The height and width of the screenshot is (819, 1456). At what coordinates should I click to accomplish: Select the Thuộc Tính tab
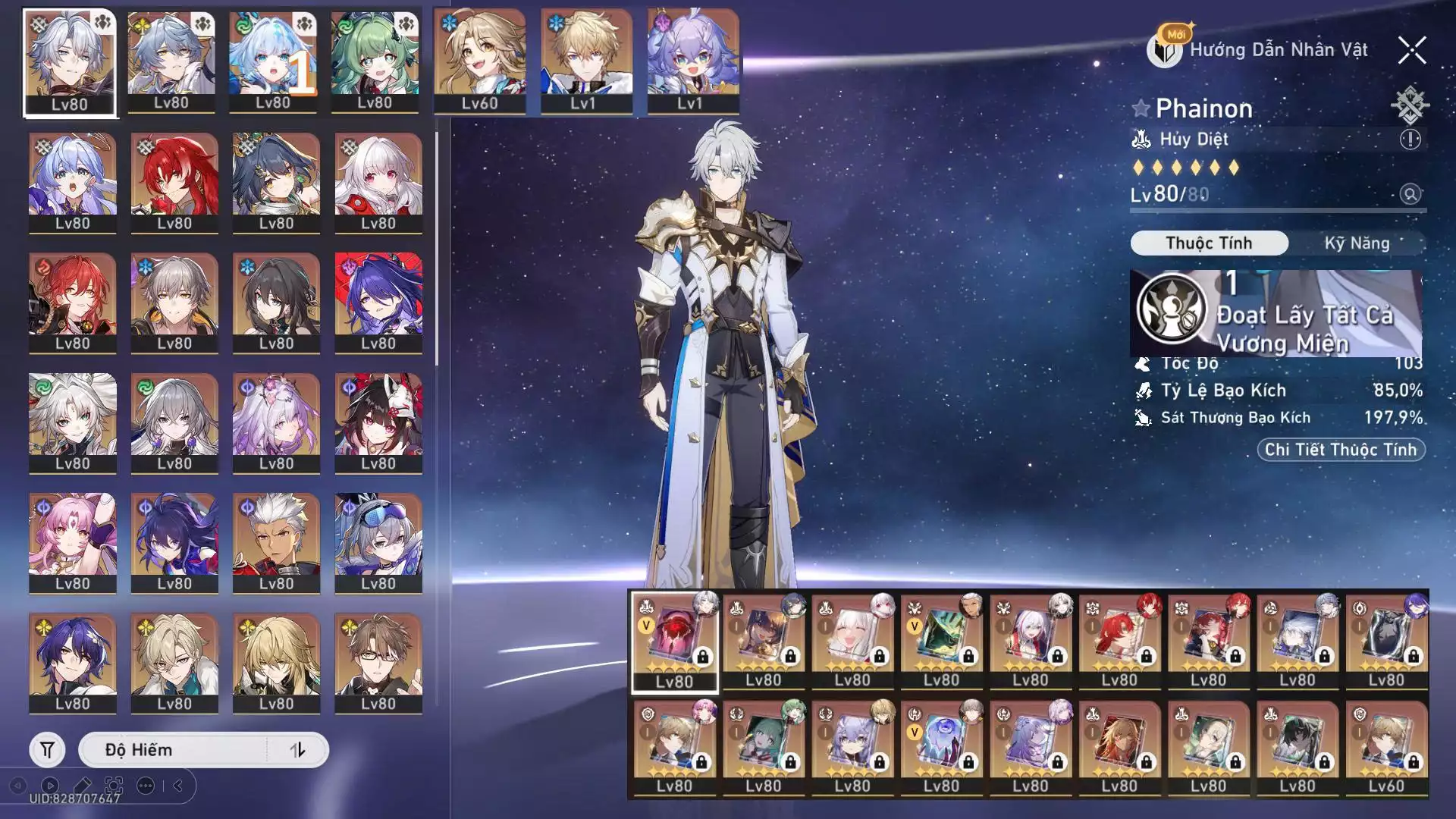pyautogui.click(x=1209, y=243)
